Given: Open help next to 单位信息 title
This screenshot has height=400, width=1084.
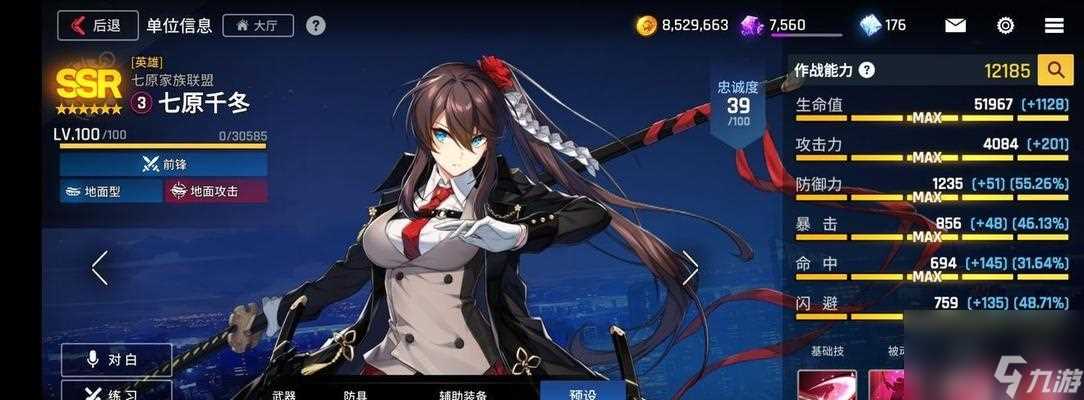Looking at the screenshot, I should coord(315,25).
